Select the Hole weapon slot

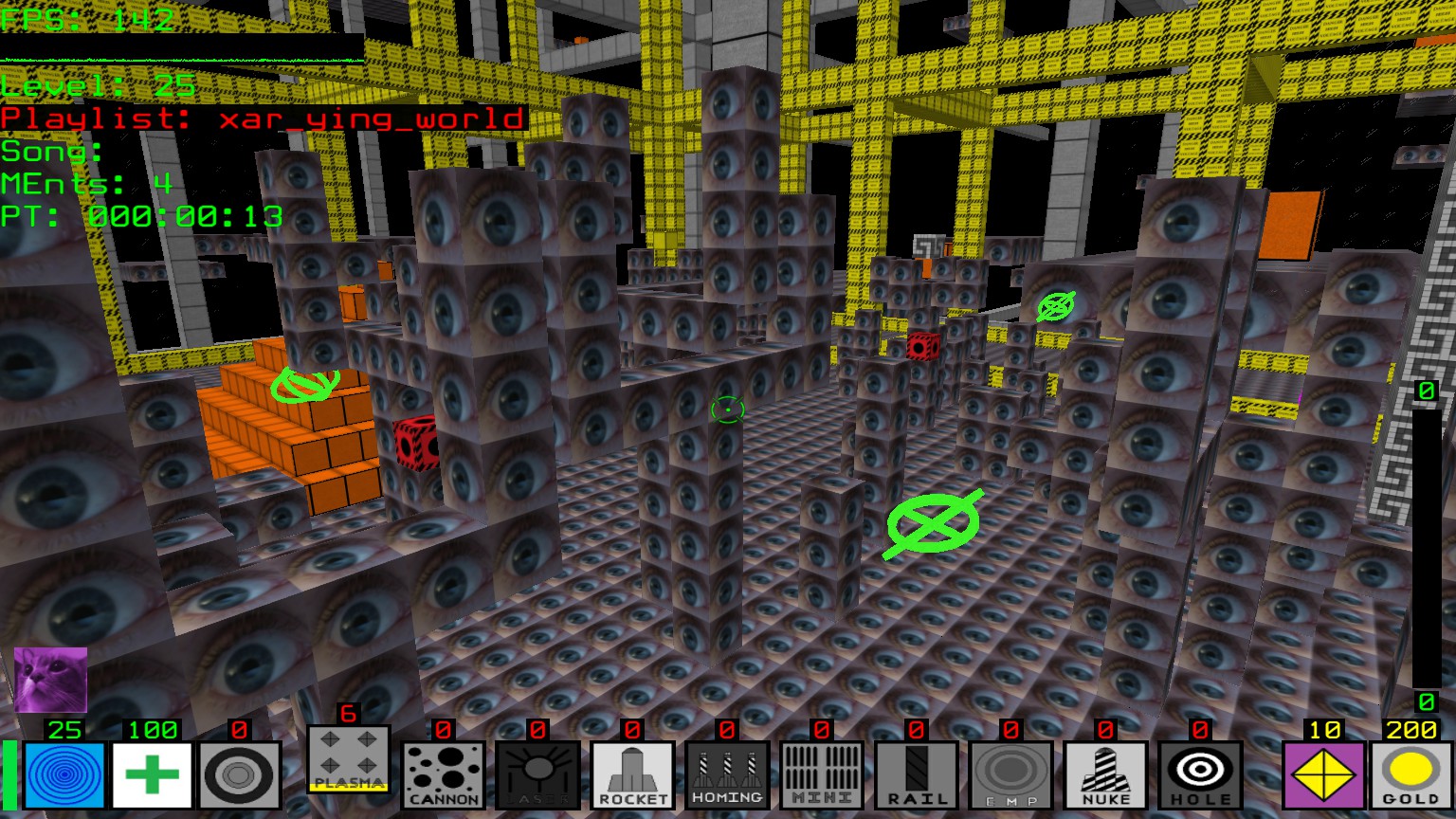tap(1200, 775)
